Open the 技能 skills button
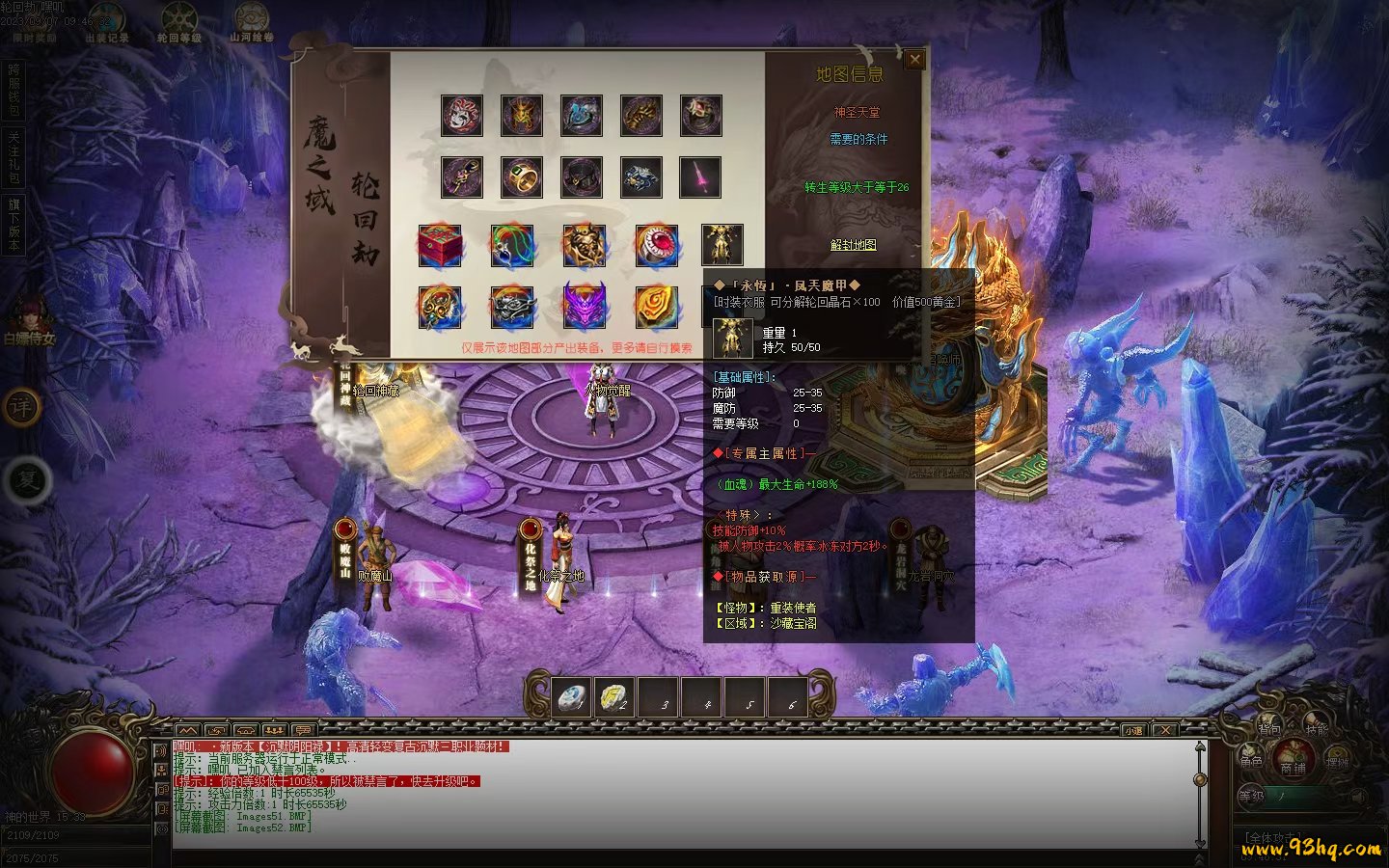This screenshot has width=1389, height=868. (x=1317, y=728)
